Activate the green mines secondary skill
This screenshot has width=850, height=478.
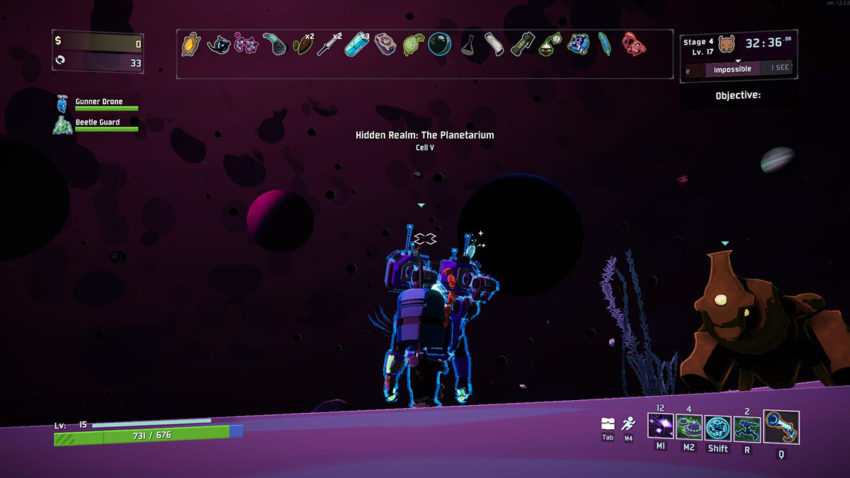690,429
